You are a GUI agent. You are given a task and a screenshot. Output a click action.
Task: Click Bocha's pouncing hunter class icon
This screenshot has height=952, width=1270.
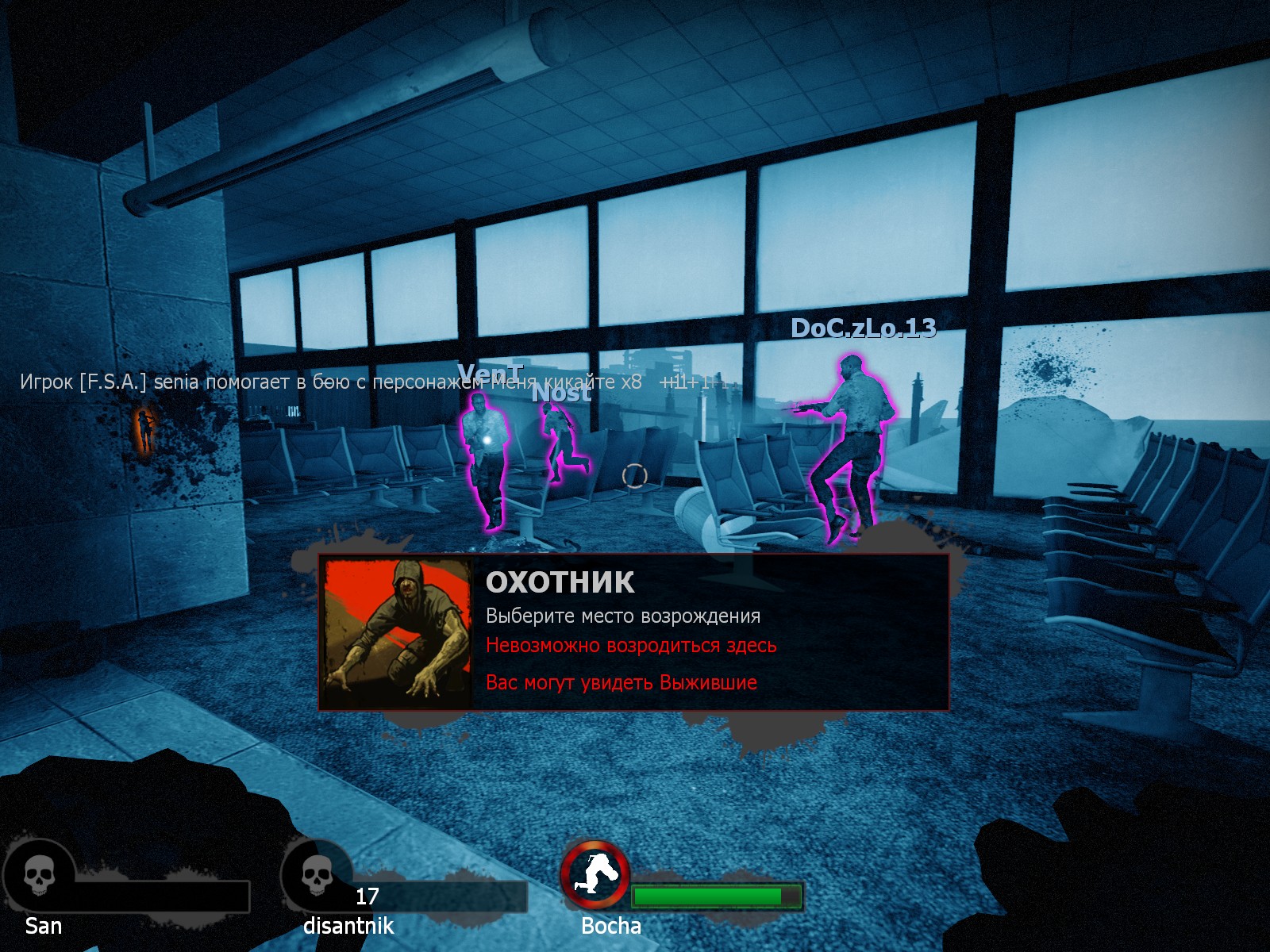coord(595,875)
